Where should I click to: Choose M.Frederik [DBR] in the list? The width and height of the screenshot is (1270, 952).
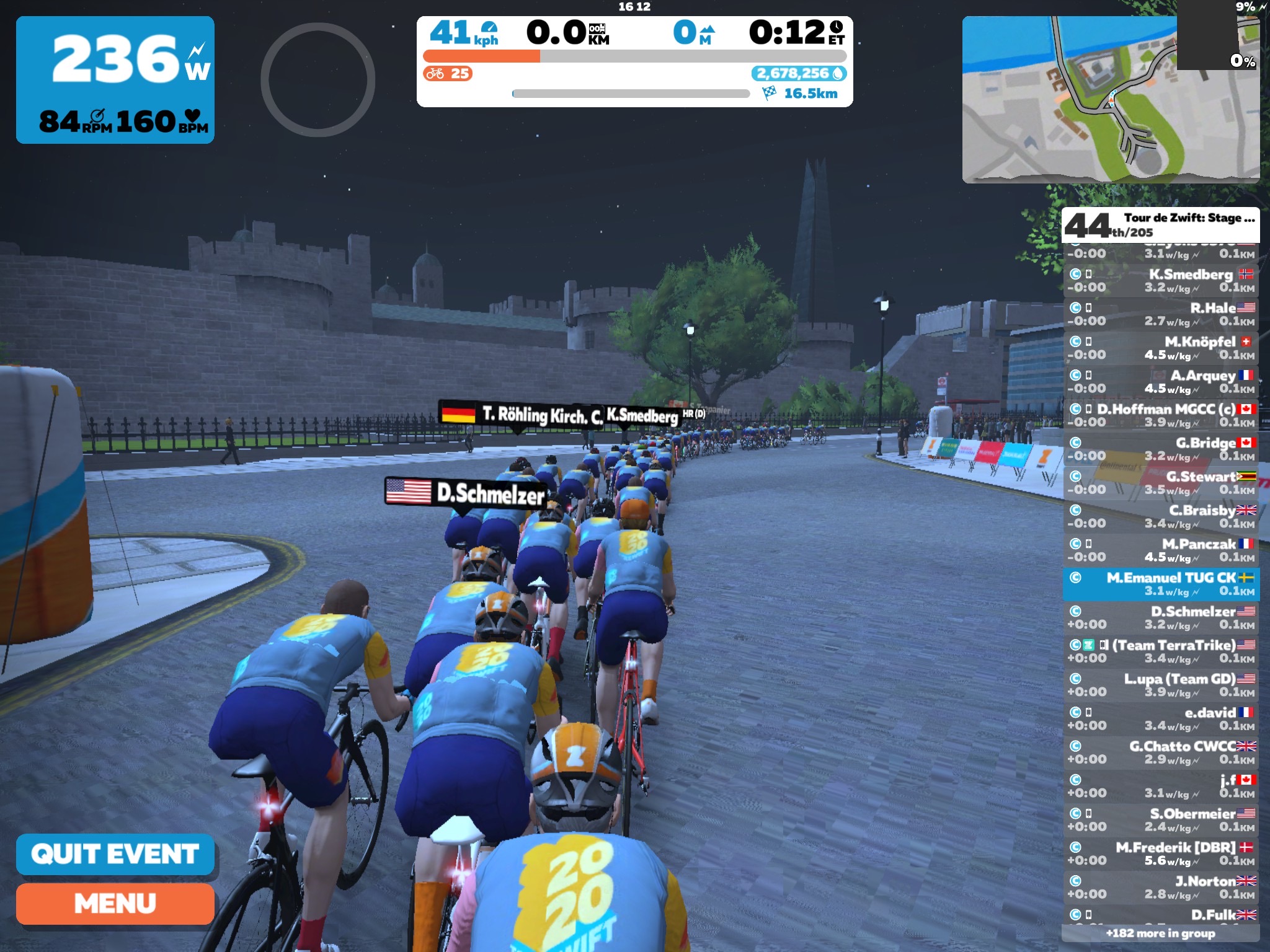coord(1161,853)
